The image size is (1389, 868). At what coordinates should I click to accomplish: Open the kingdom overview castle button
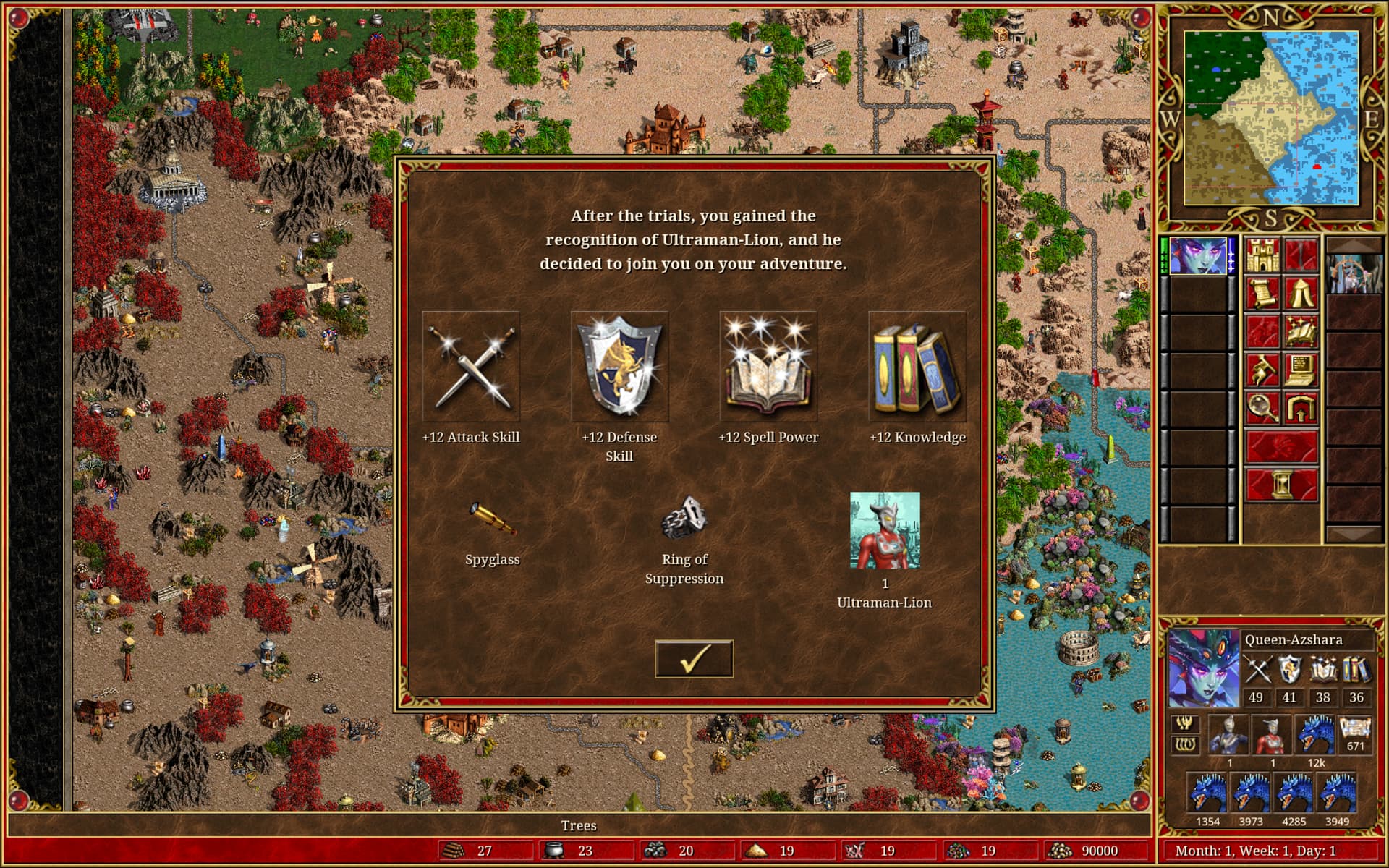point(1262,255)
